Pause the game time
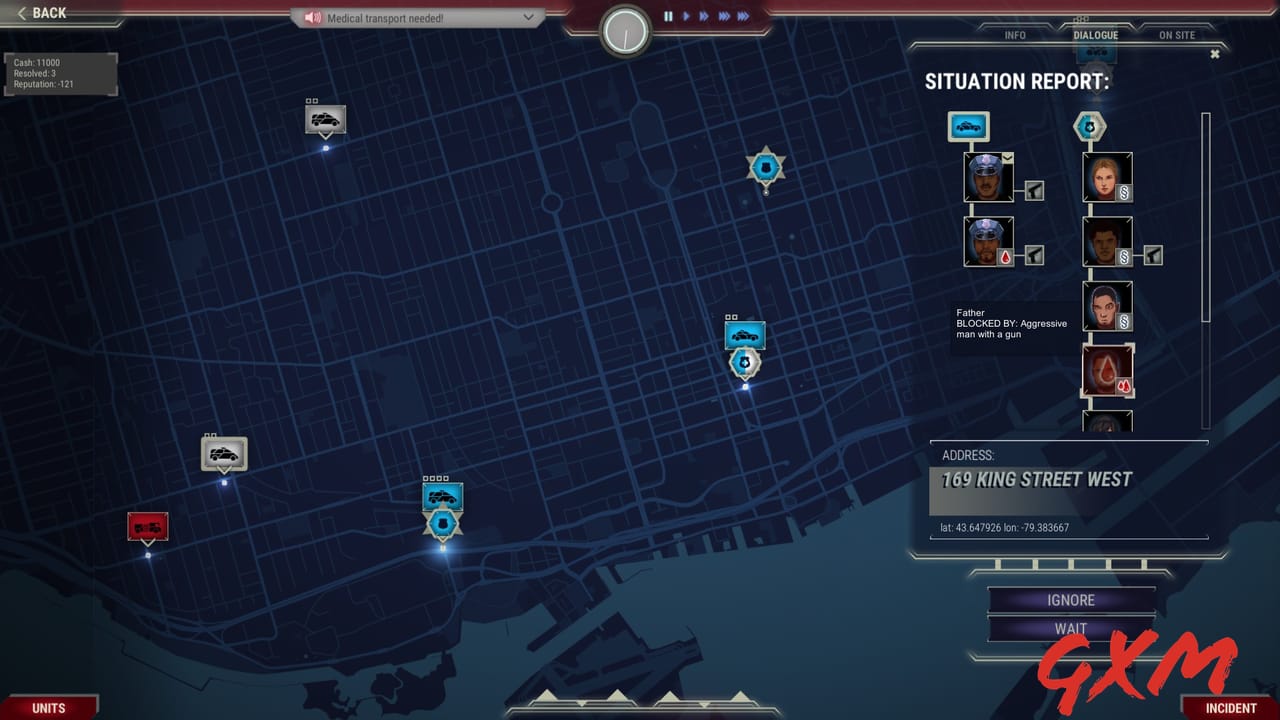 tap(667, 15)
